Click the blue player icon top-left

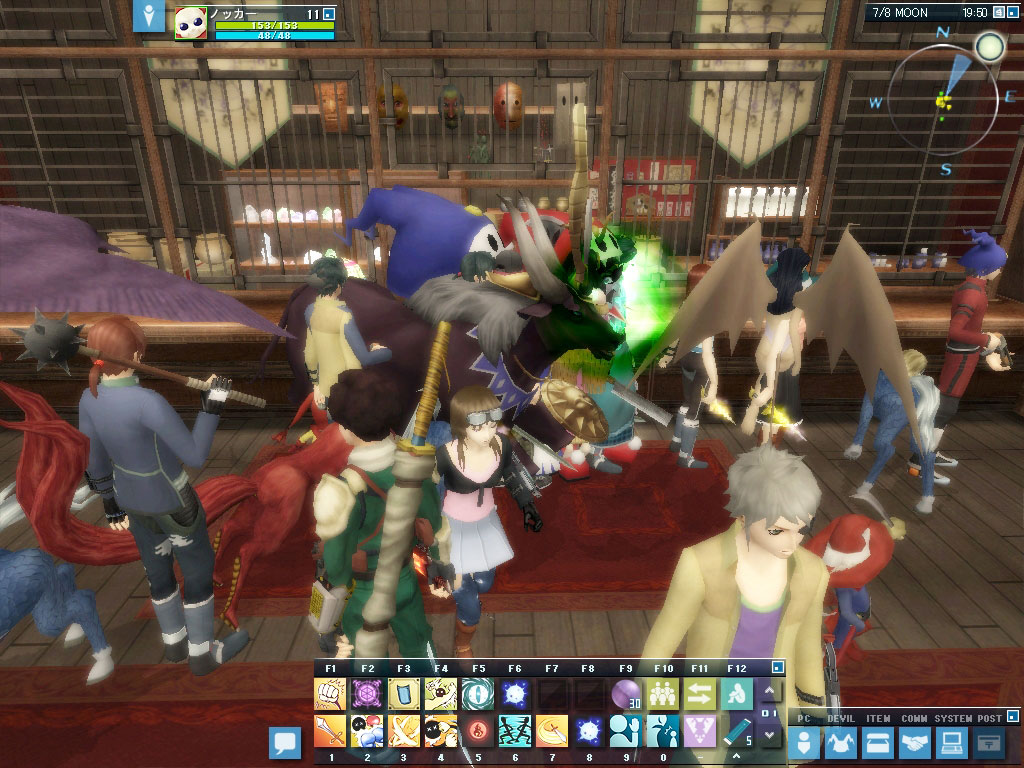(149, 16)
